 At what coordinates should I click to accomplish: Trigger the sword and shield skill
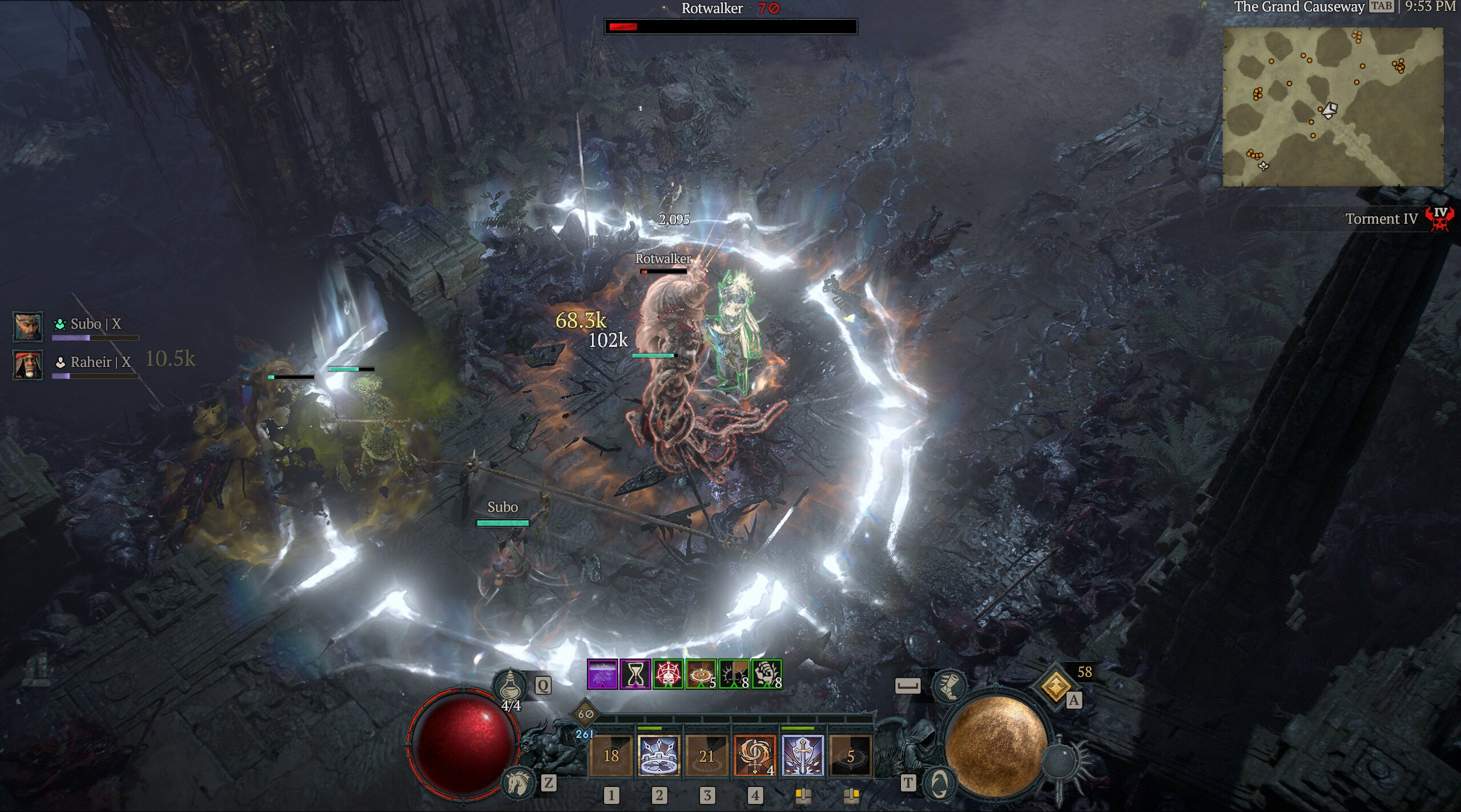[x=802, y=756]
